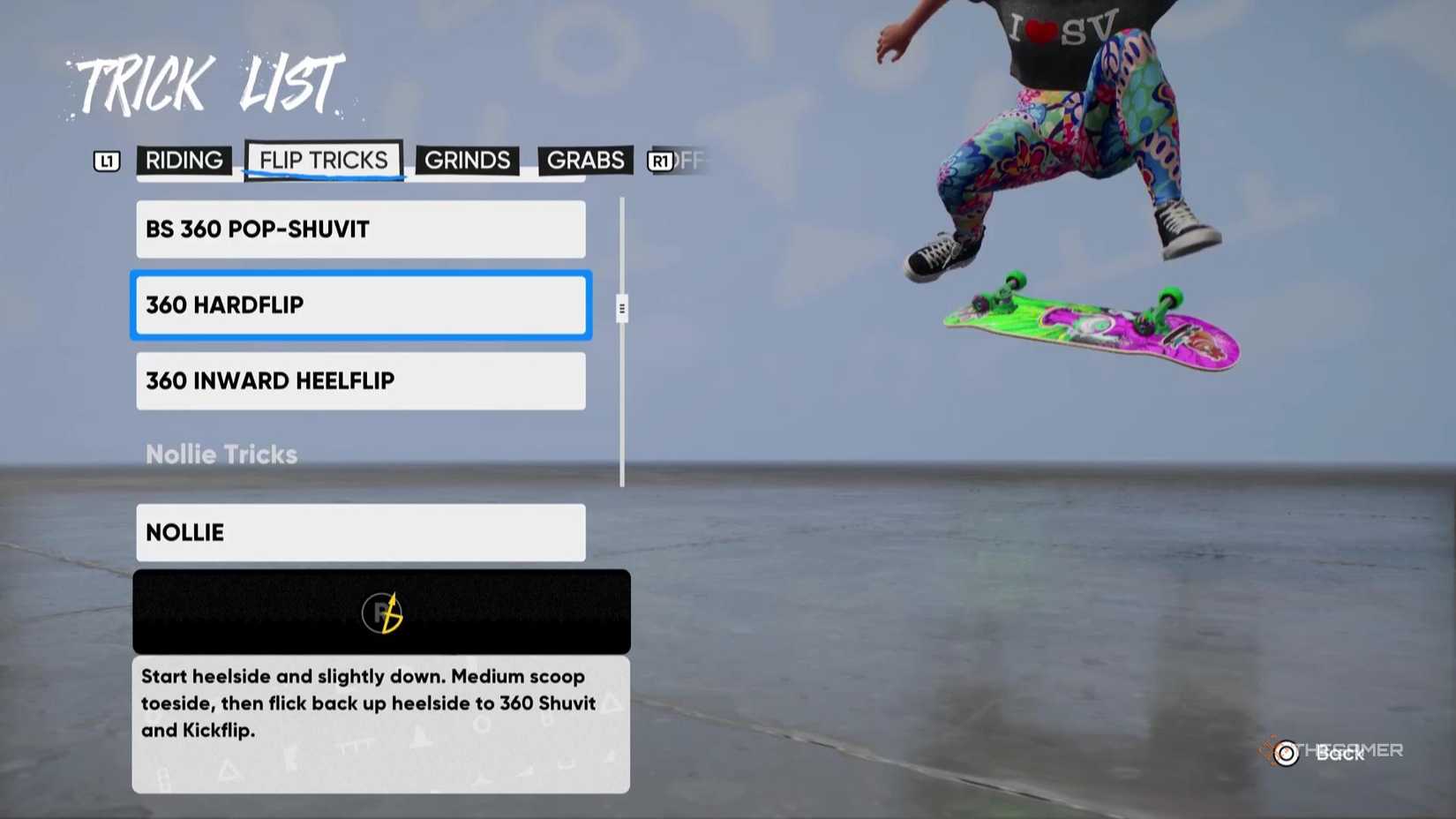The image size is (1456, 819).
Task: Select the BS 360 POP-SHUVIT trick
Action: click(x=360, y=229)
